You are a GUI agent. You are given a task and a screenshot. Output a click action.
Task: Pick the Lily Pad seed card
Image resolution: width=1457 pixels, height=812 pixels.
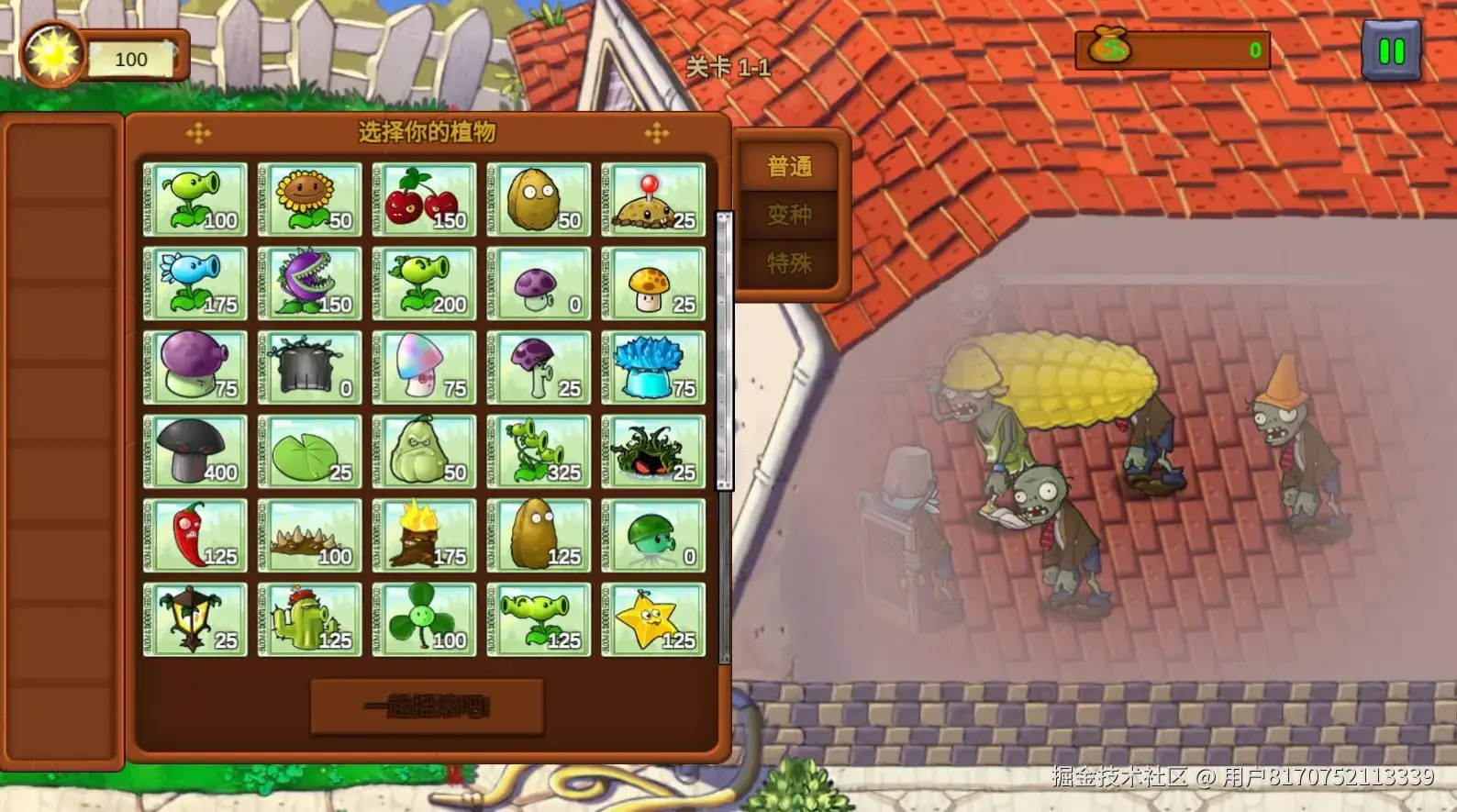309,452
